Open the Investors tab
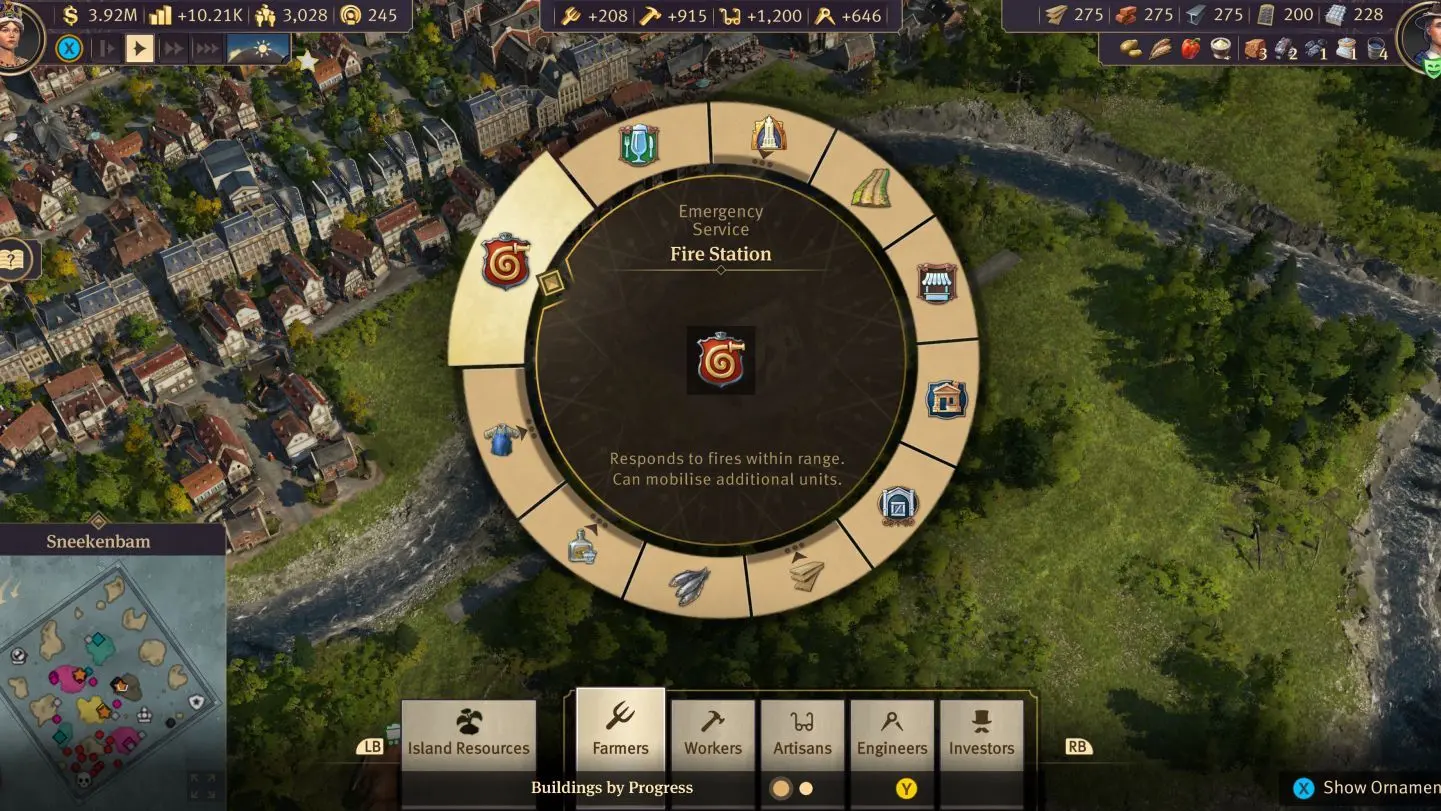 981,734
